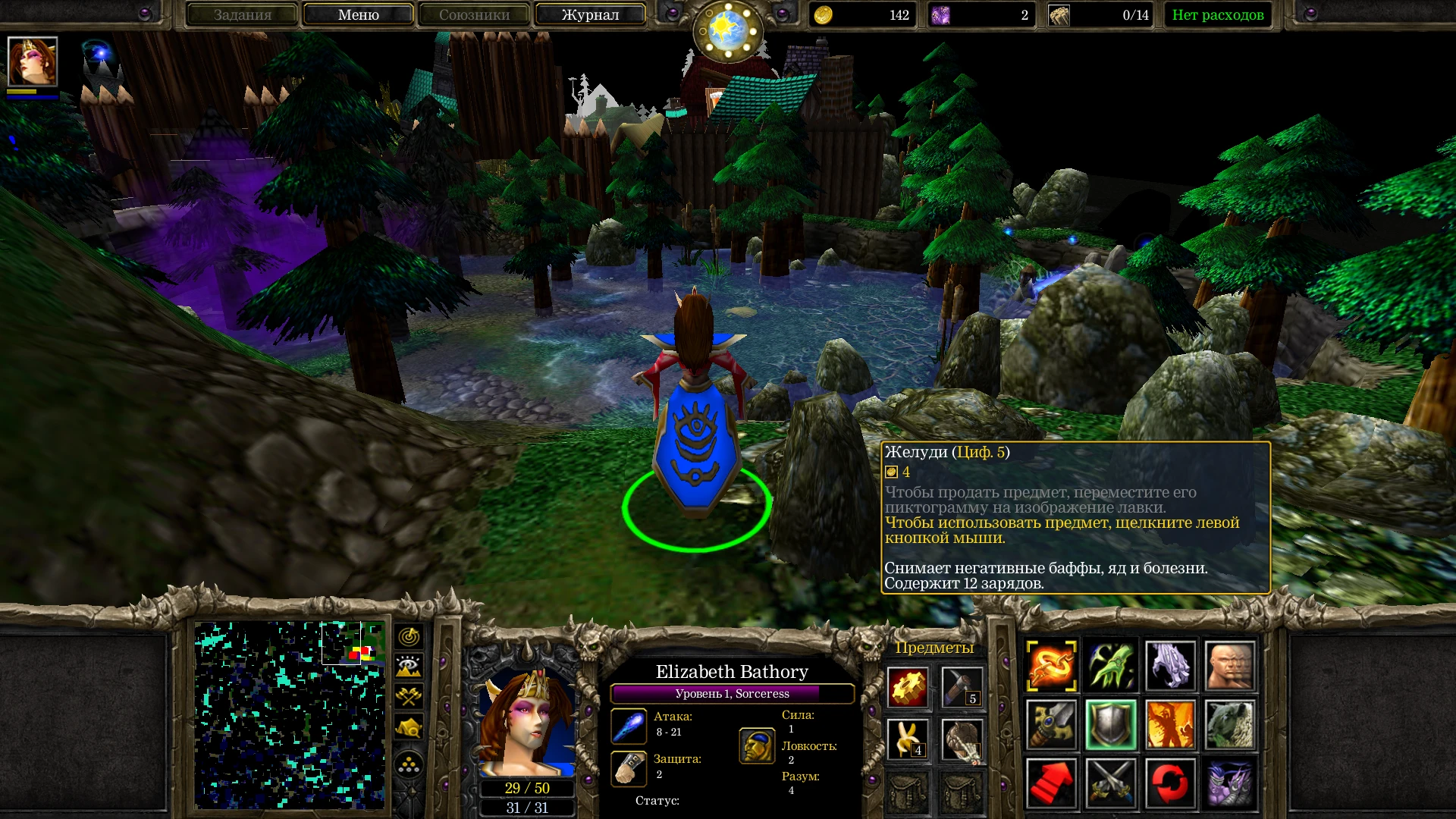The image size is (1456, 819).
Task: Select the Attack crossed-swords command
Action: point(1112,783)
